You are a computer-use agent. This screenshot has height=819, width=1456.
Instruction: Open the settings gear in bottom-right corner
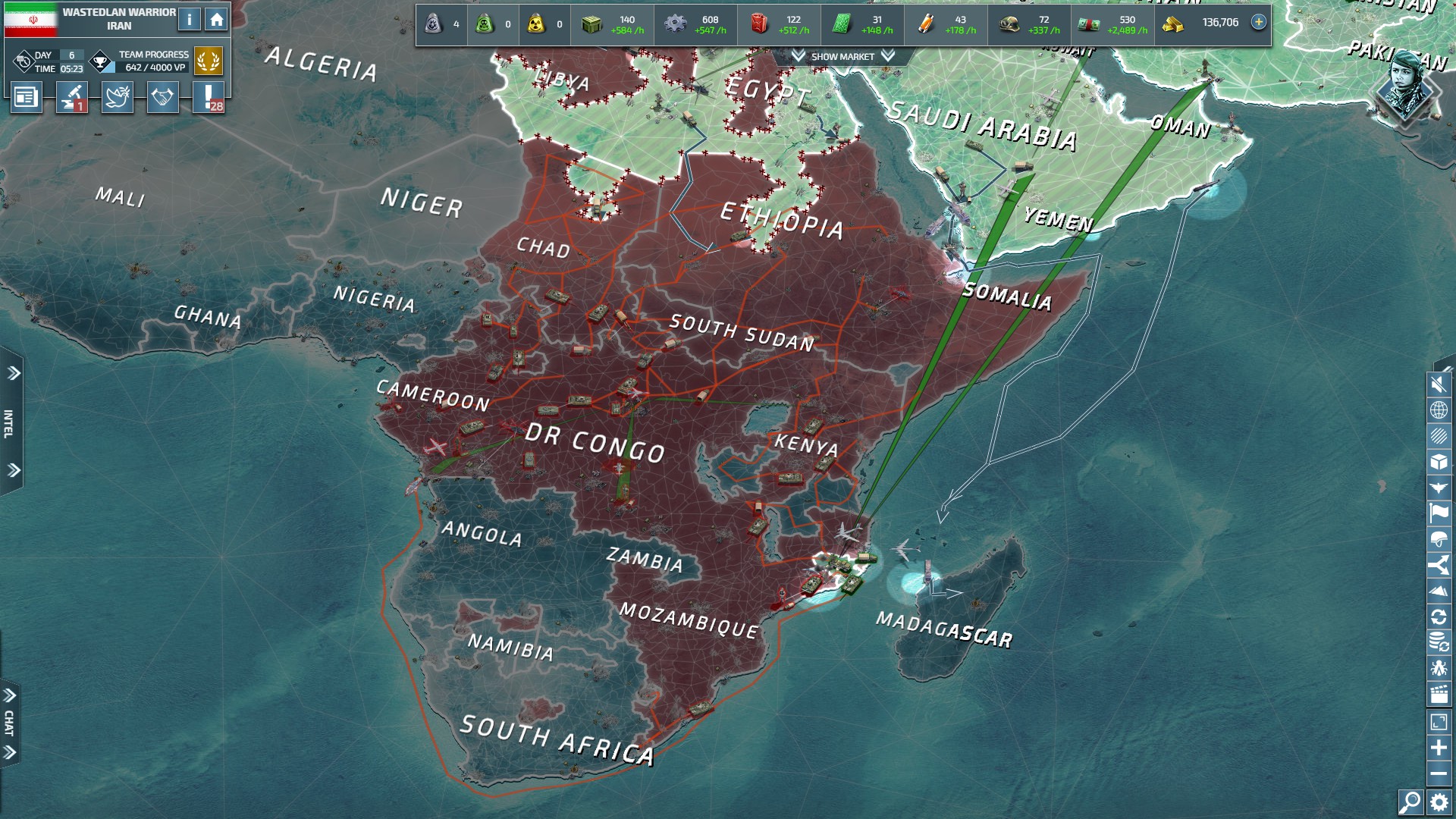pyautogui.click(x=1439, y=804)
